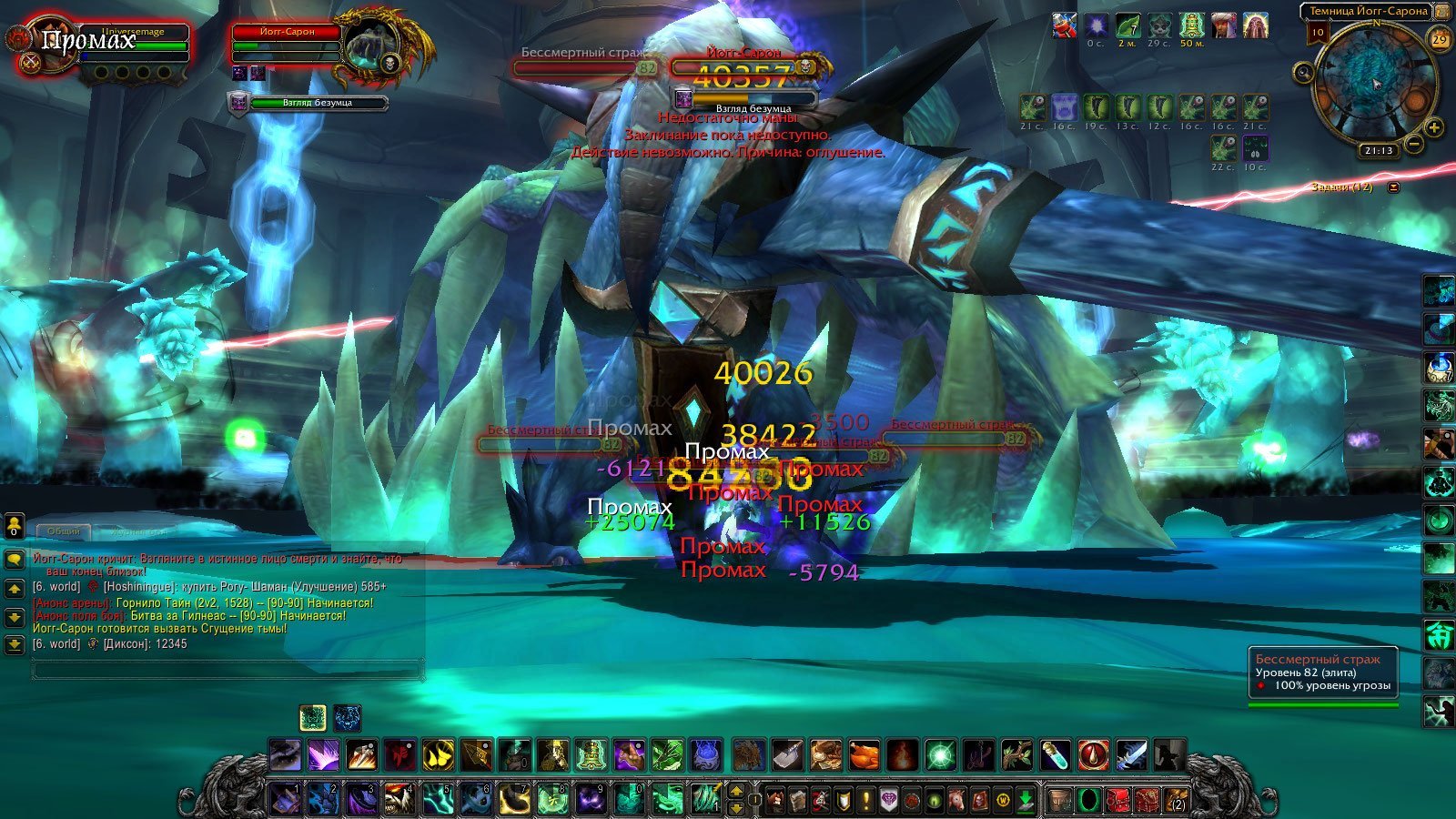Cast the golden bell ability

(x=591, y=755)
